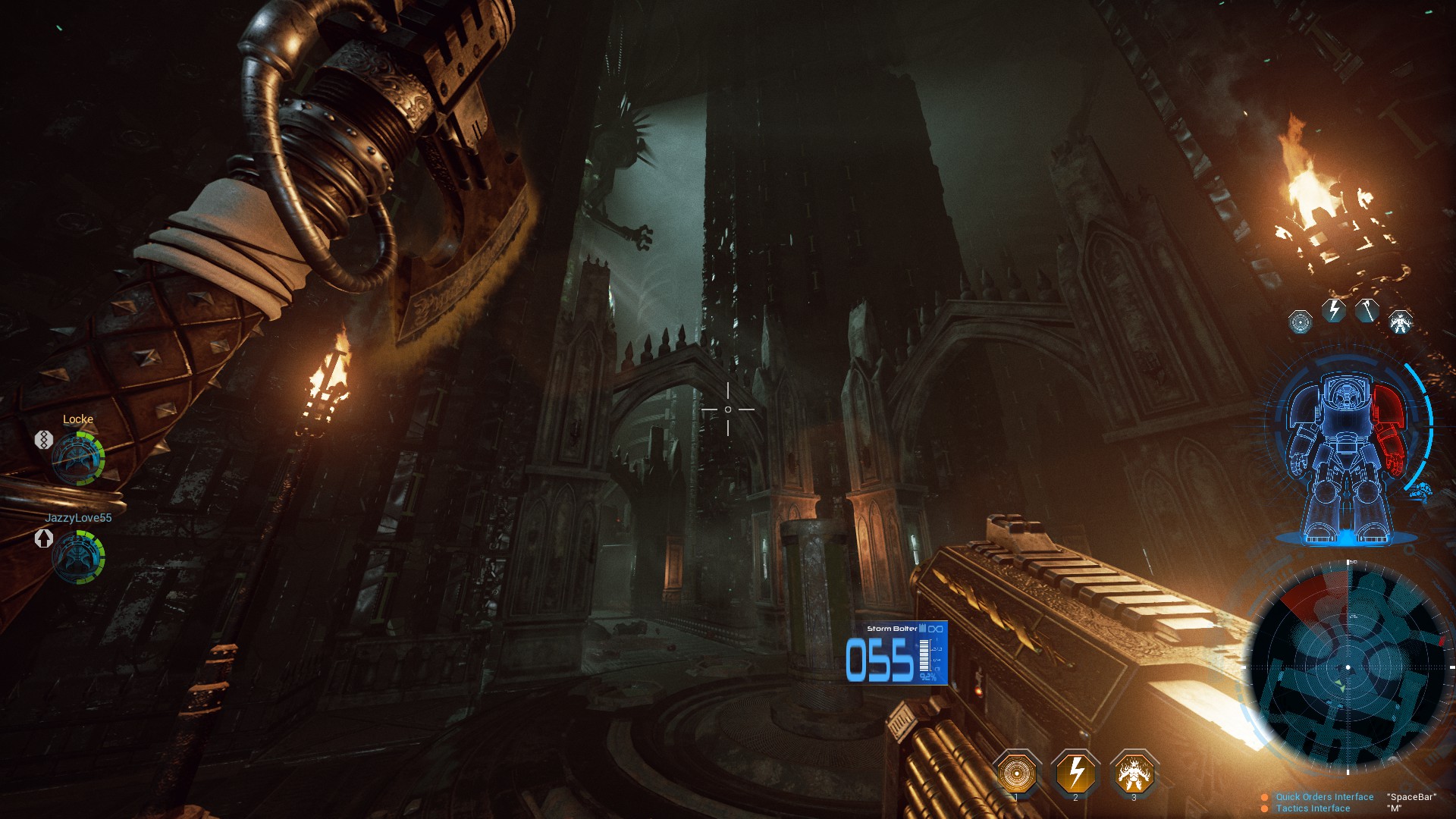Open the Tactics Interface
The image size is (1456, 819).
tap(1313, 808)
